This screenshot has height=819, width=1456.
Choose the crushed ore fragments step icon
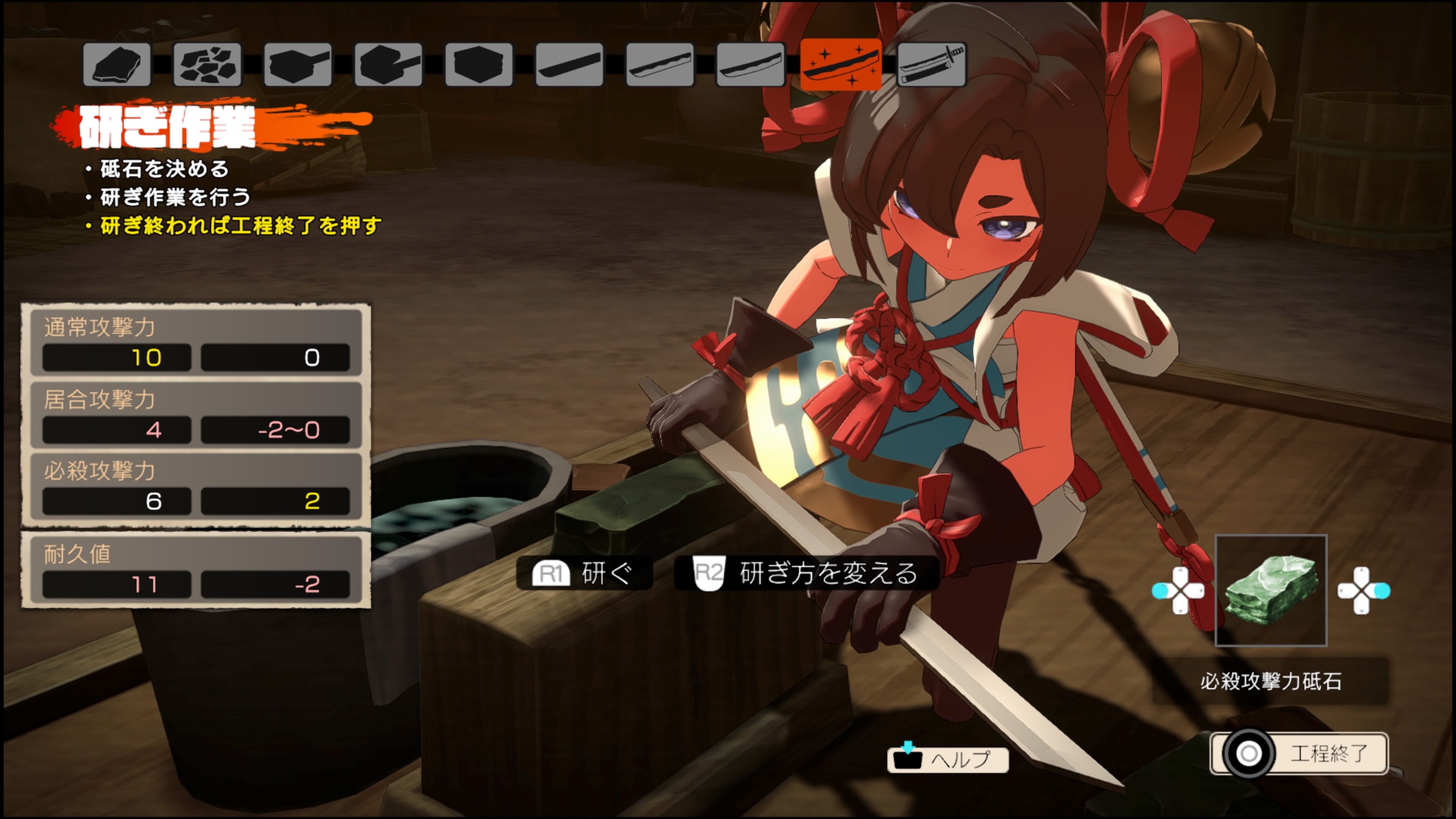(207, 64)
